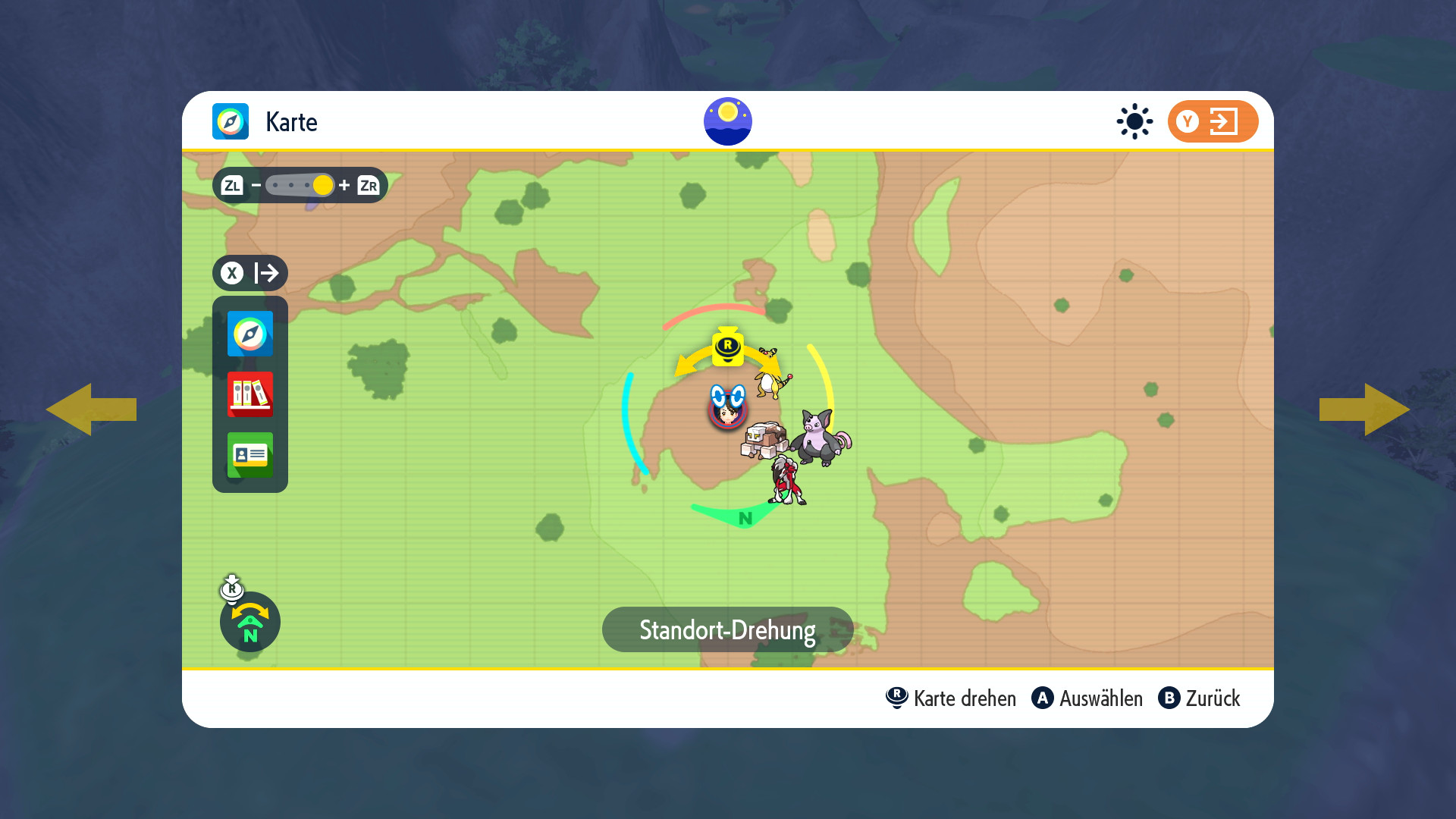Click the night moon time-of-day icon

(x=727, y=121)
